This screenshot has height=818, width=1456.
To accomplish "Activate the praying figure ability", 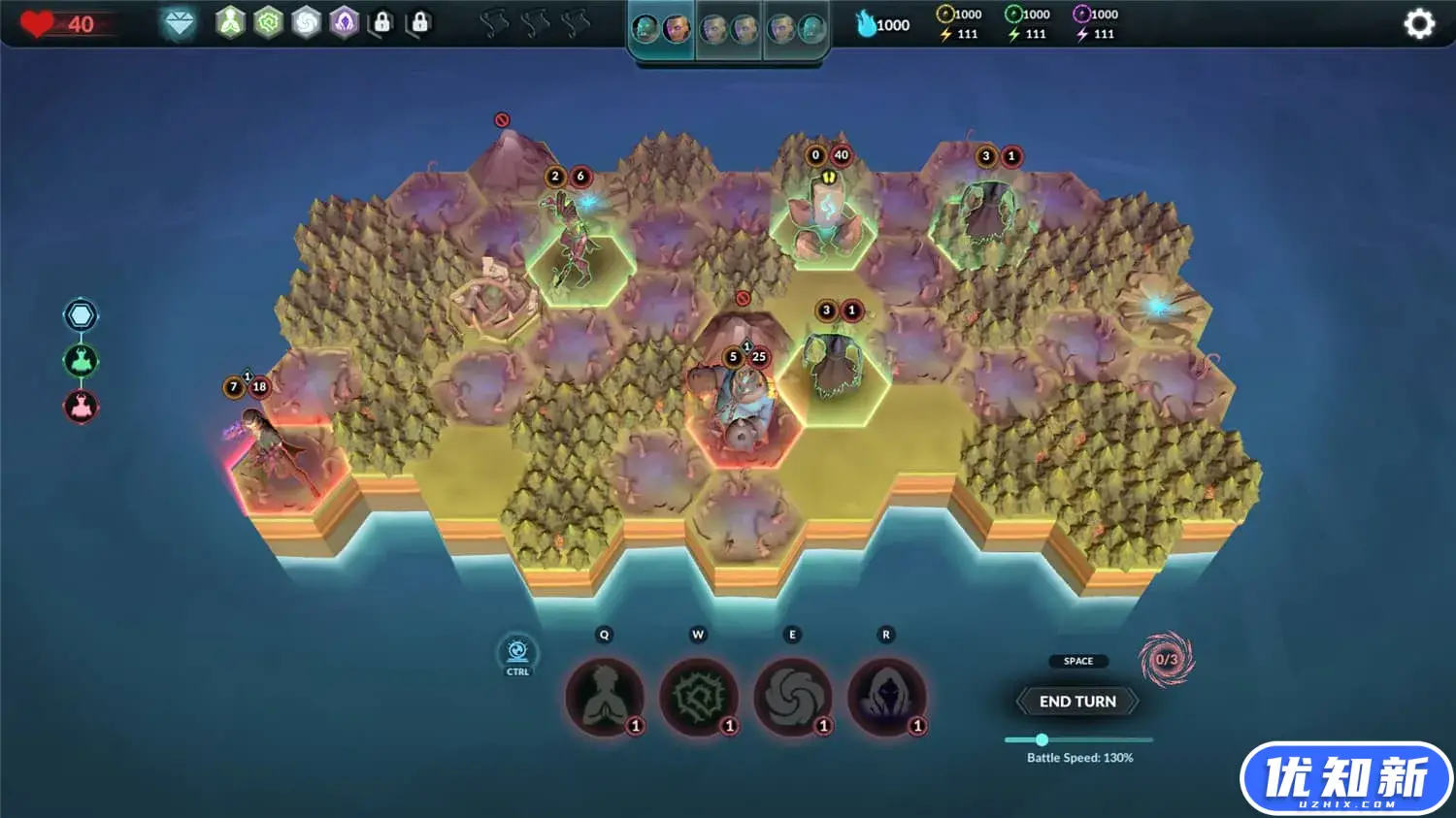I will click(x=604, y=696).
